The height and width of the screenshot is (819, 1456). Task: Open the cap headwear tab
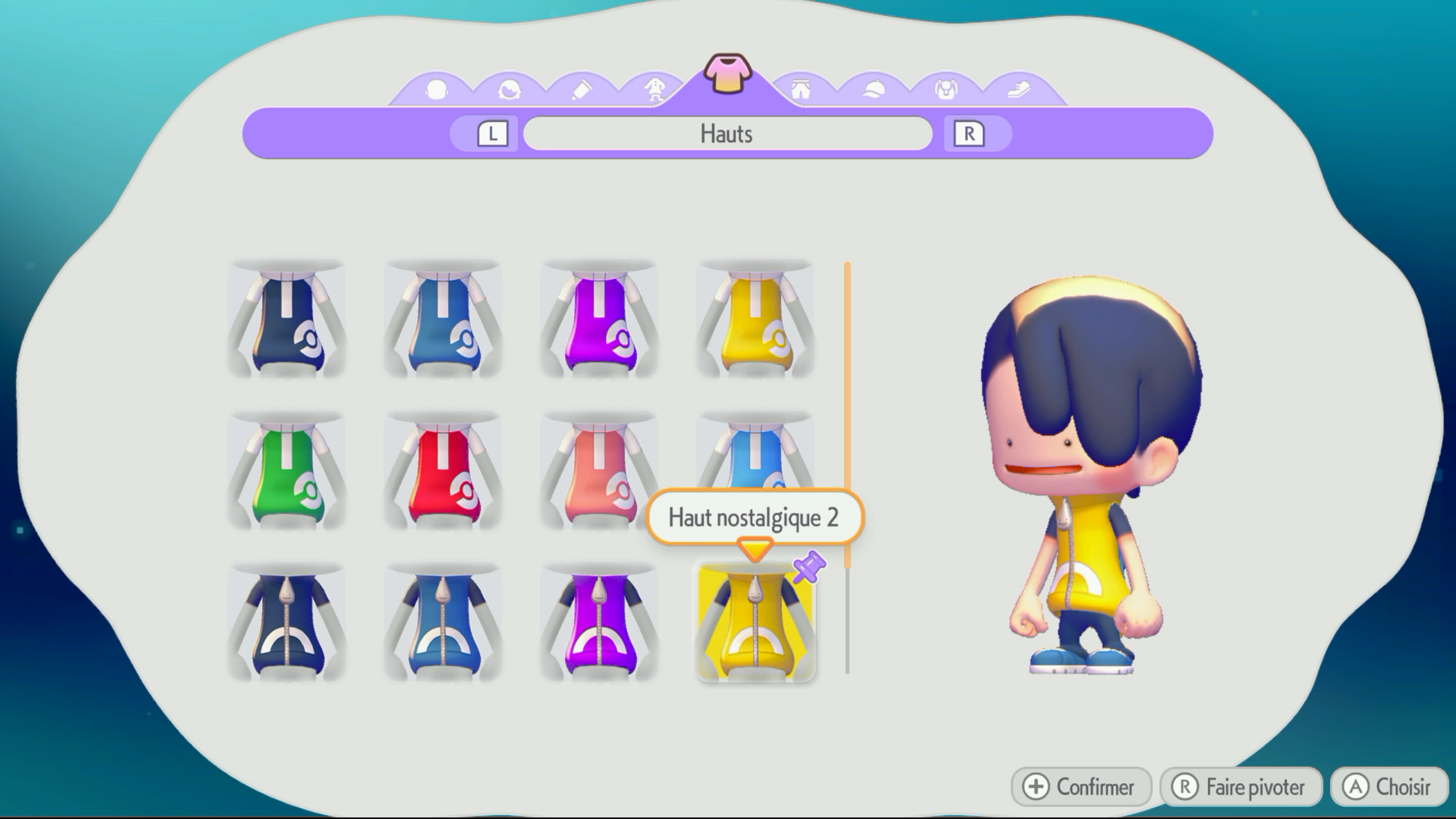tap(874, 90)
